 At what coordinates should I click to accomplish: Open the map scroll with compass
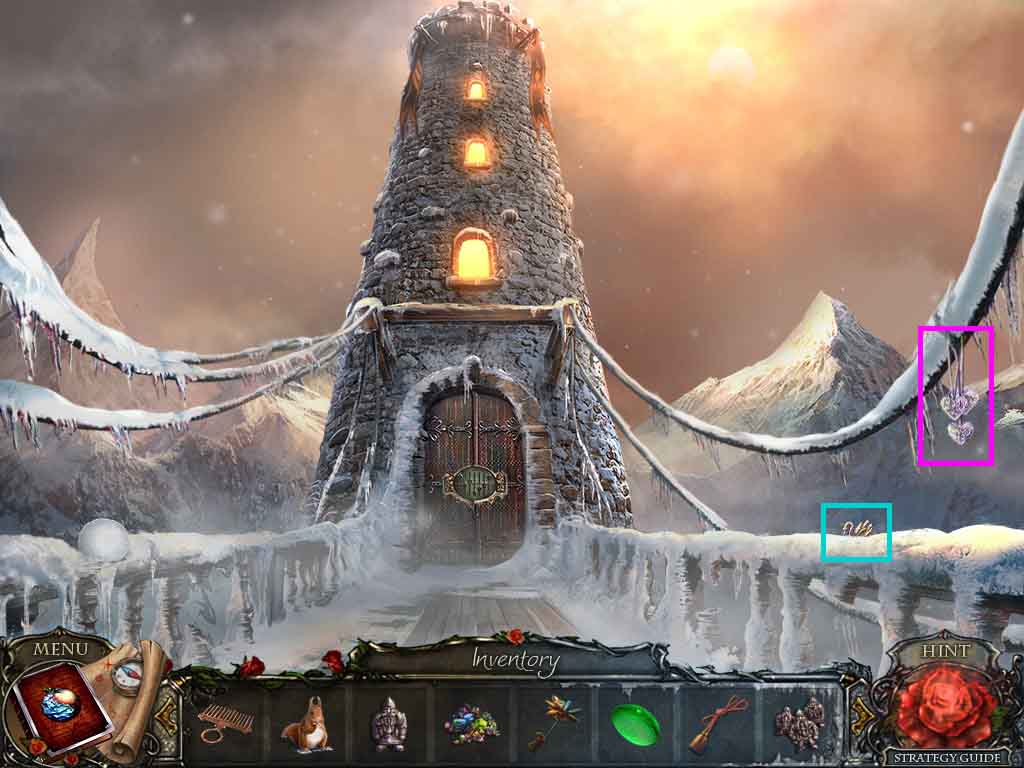(128, 690)
